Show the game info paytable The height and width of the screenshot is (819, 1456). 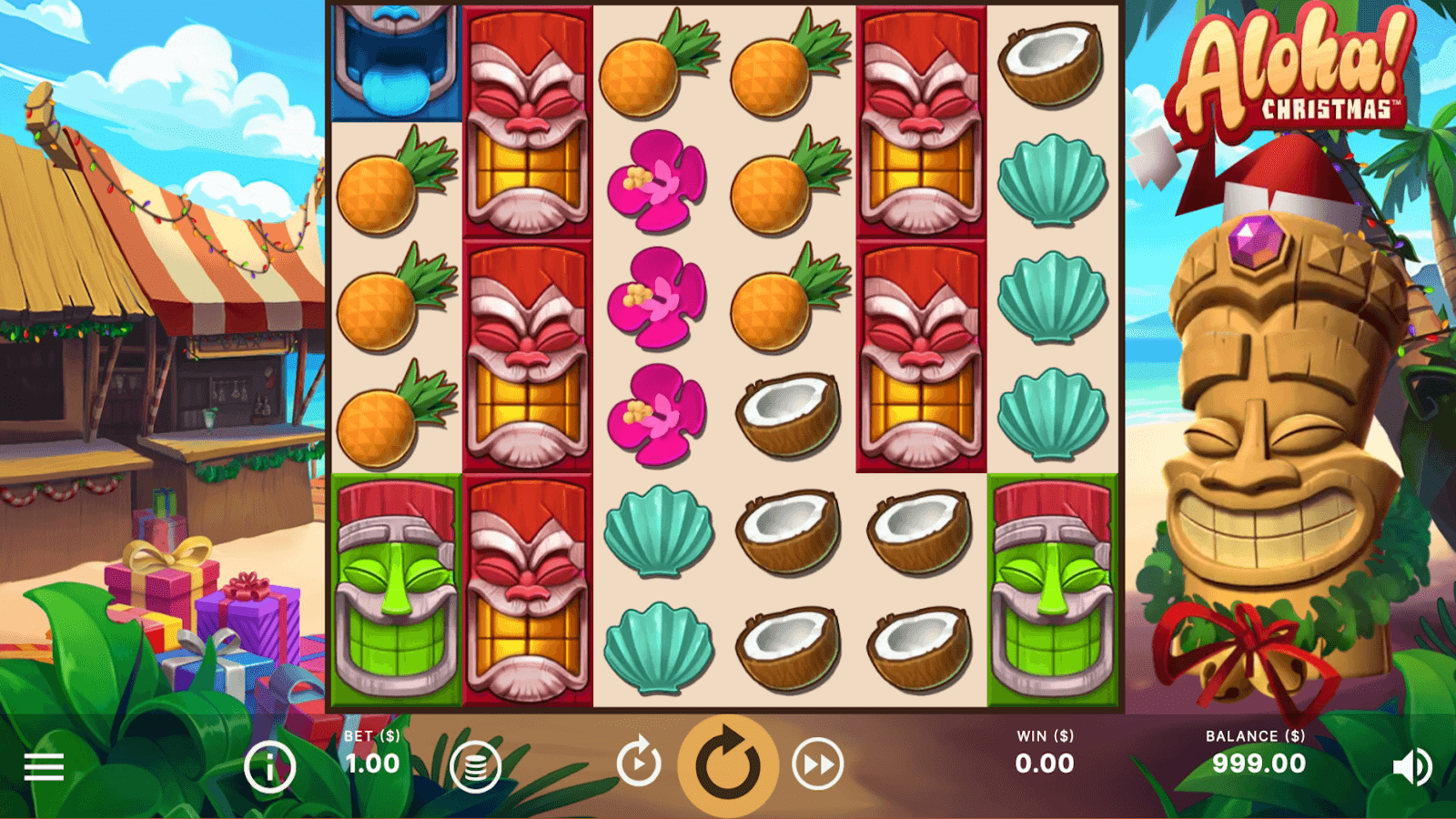point(269,766)
